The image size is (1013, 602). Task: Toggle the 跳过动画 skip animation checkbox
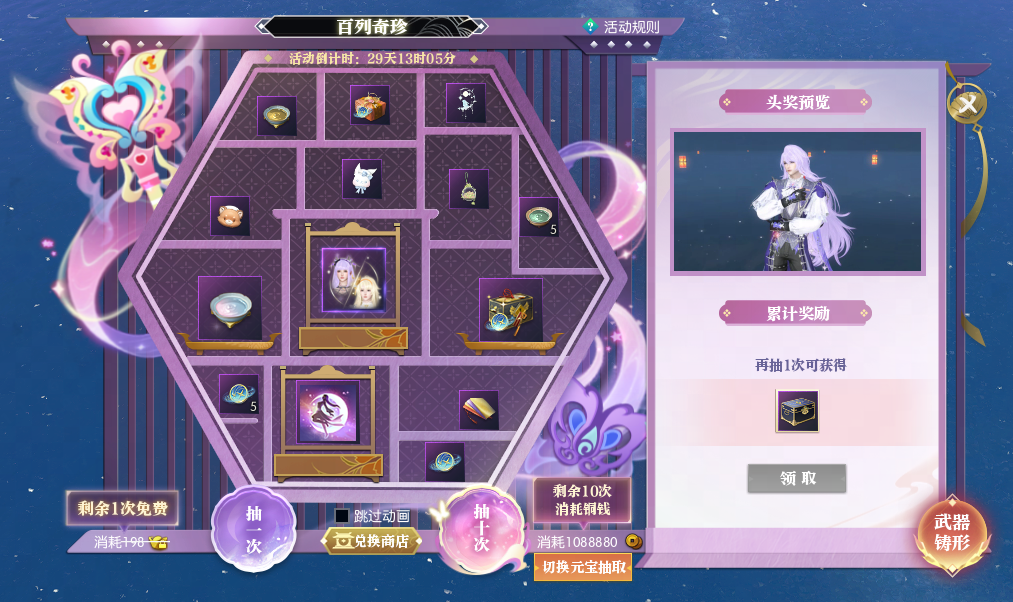tap(342, 516)
